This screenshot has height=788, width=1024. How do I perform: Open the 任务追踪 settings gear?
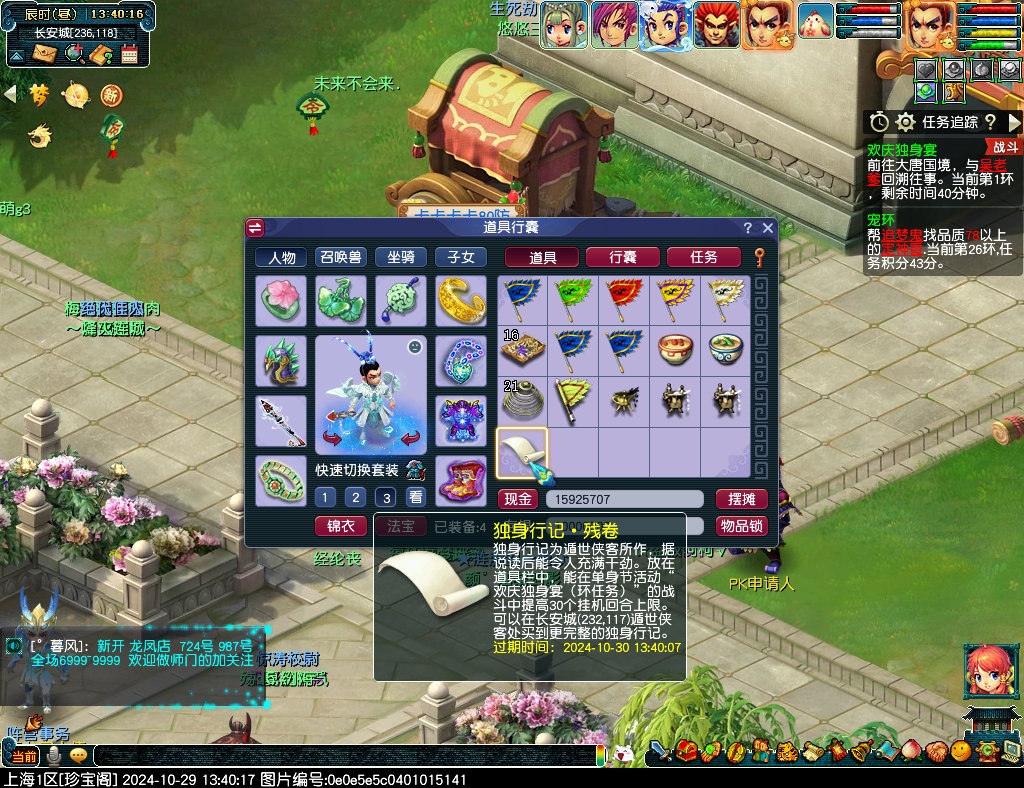pyautogui.click(x=906, y=122)
